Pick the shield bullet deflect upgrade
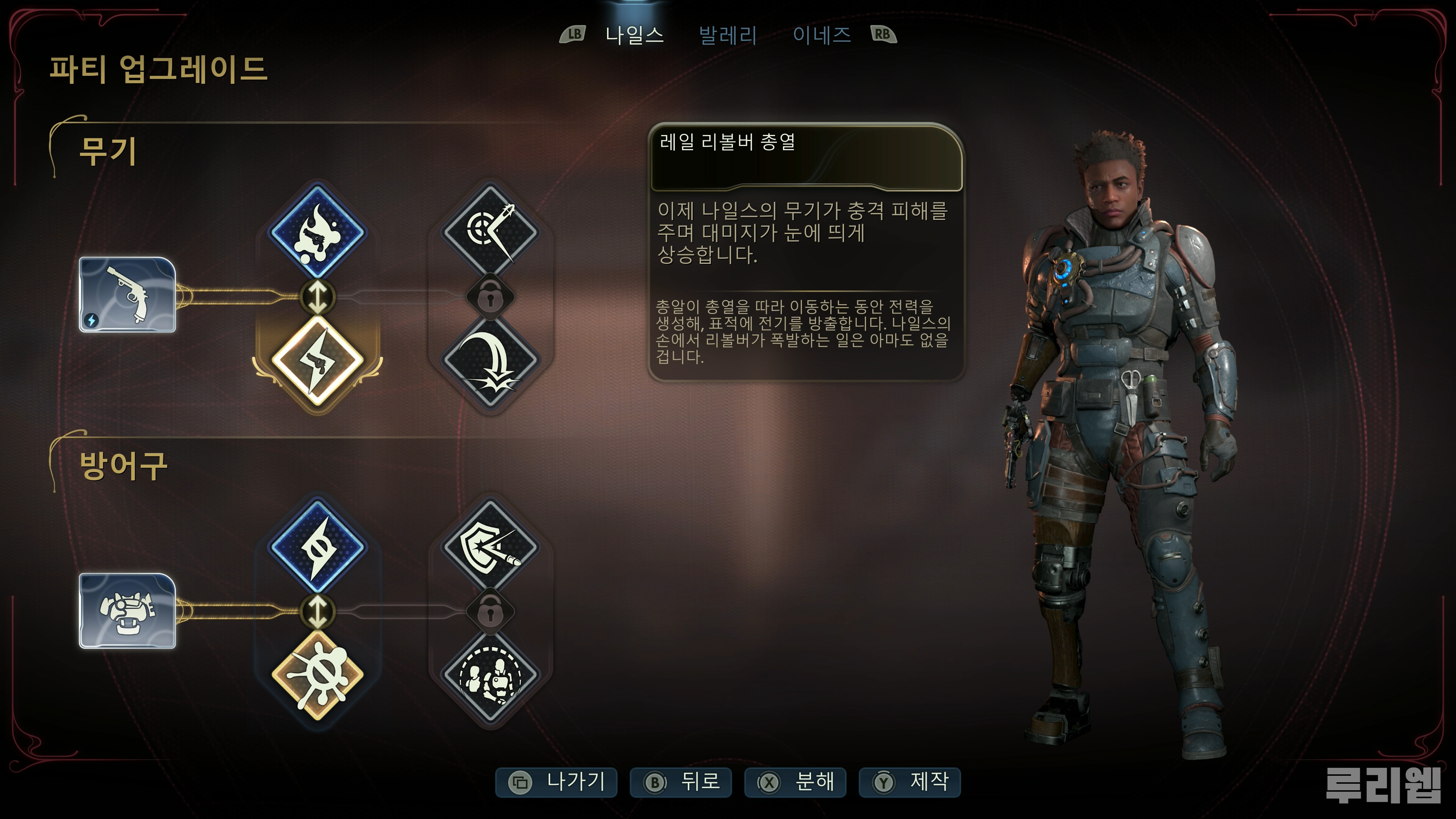Screen dimensions: 1456x819 pos(490,547)
